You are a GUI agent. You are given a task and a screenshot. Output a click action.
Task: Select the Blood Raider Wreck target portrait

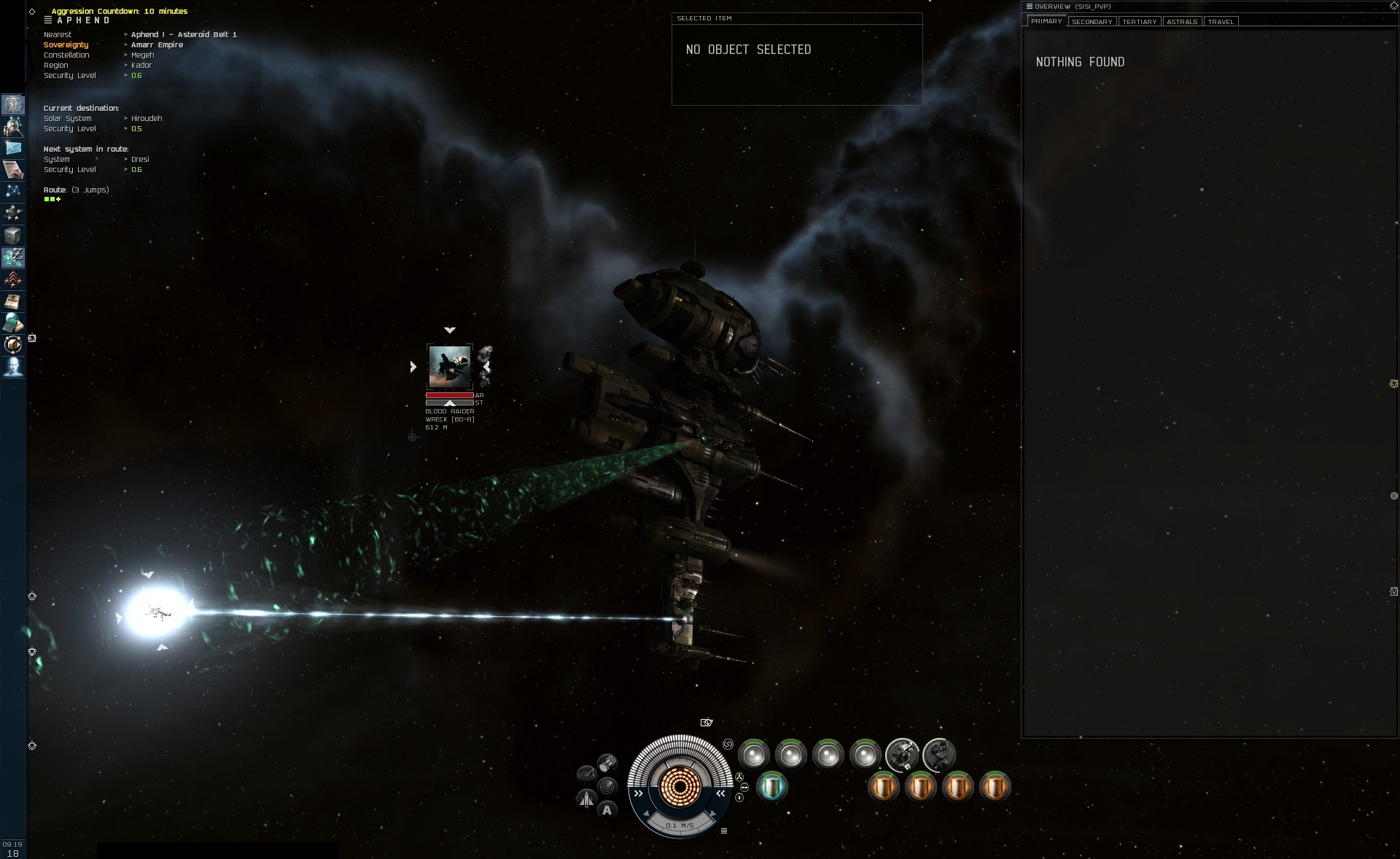coord(449,367)
